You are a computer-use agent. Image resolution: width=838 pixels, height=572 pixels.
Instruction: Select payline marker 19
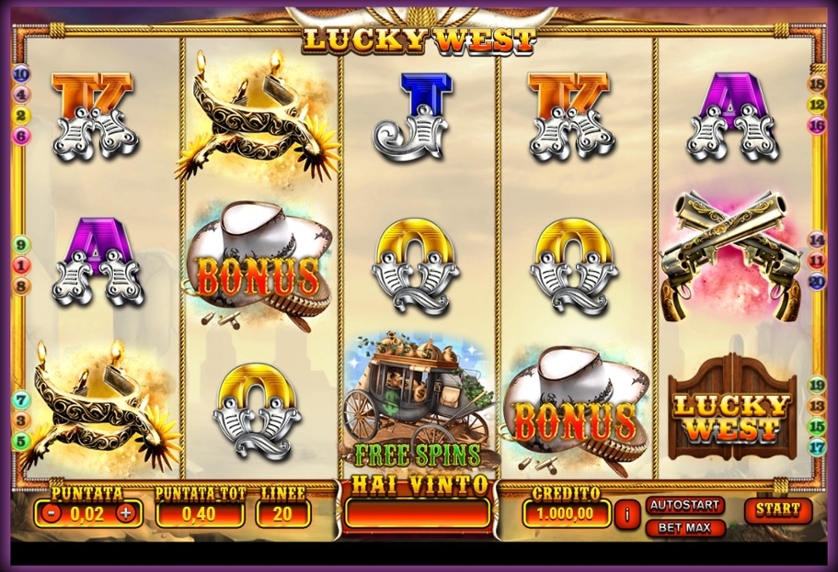pyautogui.click(x=816, y=384)
